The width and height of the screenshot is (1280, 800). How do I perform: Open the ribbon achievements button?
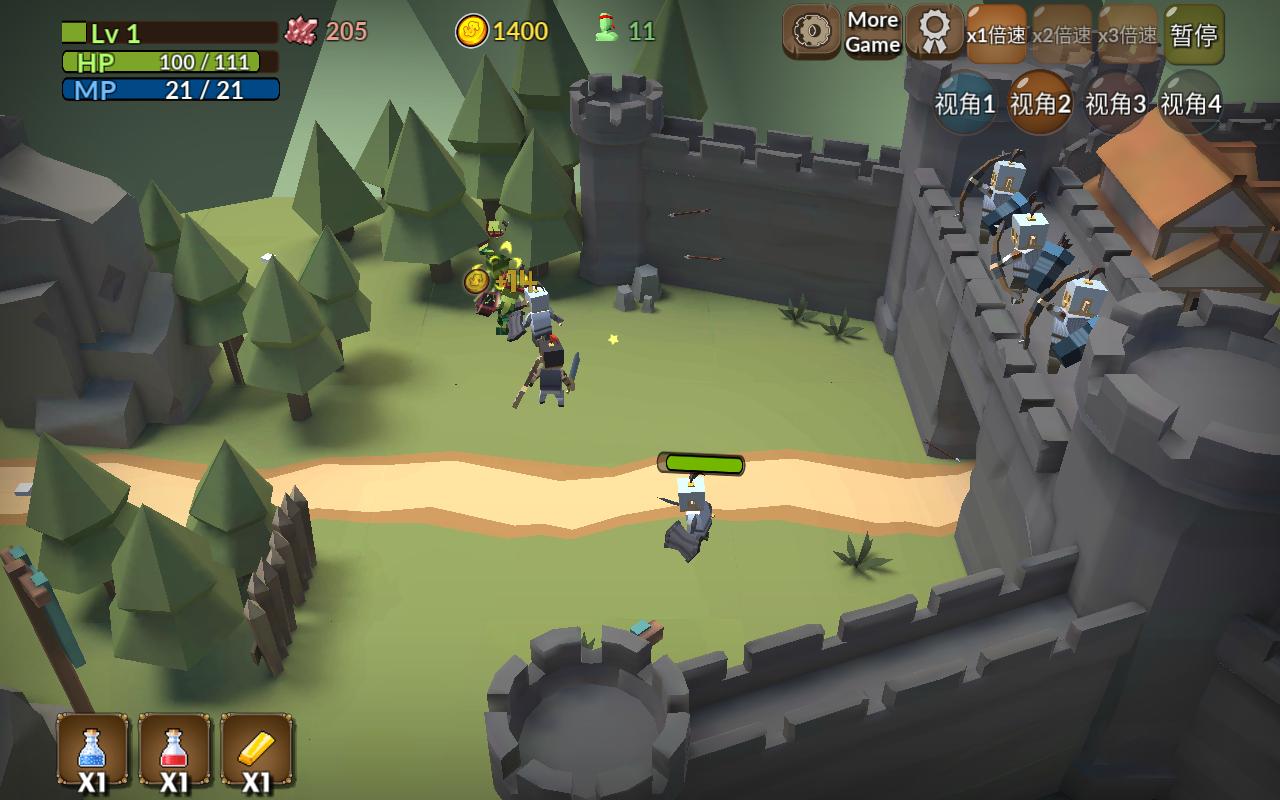tap(935, 32)
